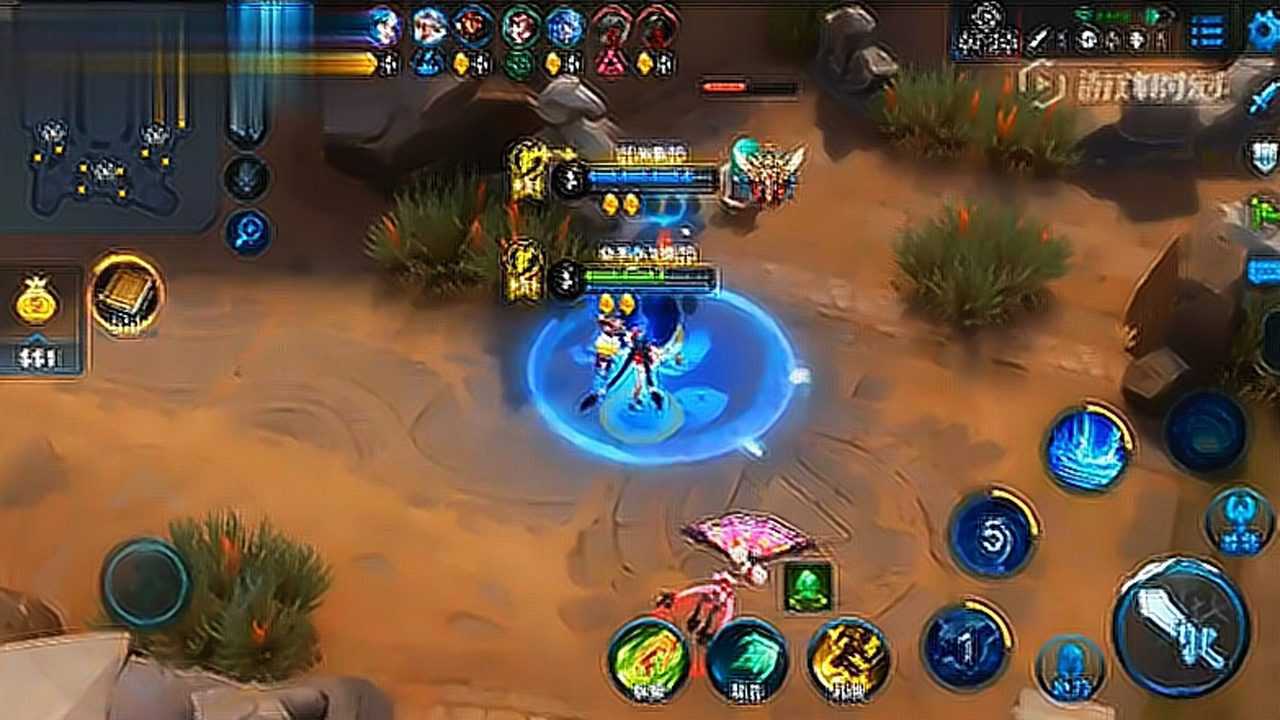Trigger the green summoner spell button
The image size is (1280, 720).
648,660
